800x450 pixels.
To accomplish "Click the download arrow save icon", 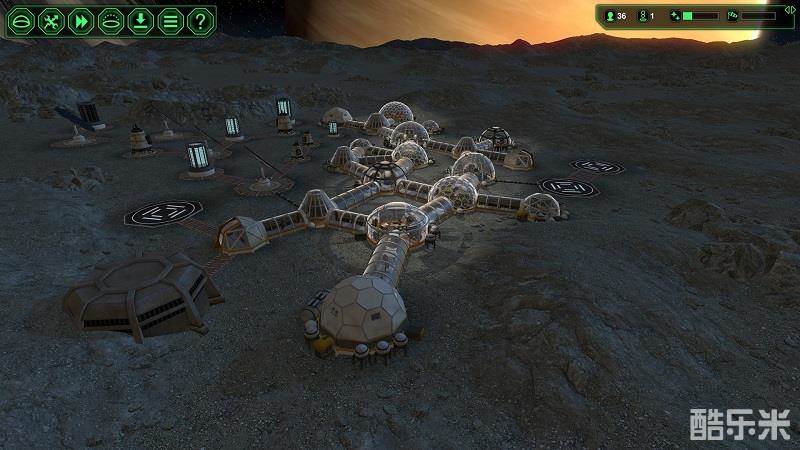I will pos(141,20).
